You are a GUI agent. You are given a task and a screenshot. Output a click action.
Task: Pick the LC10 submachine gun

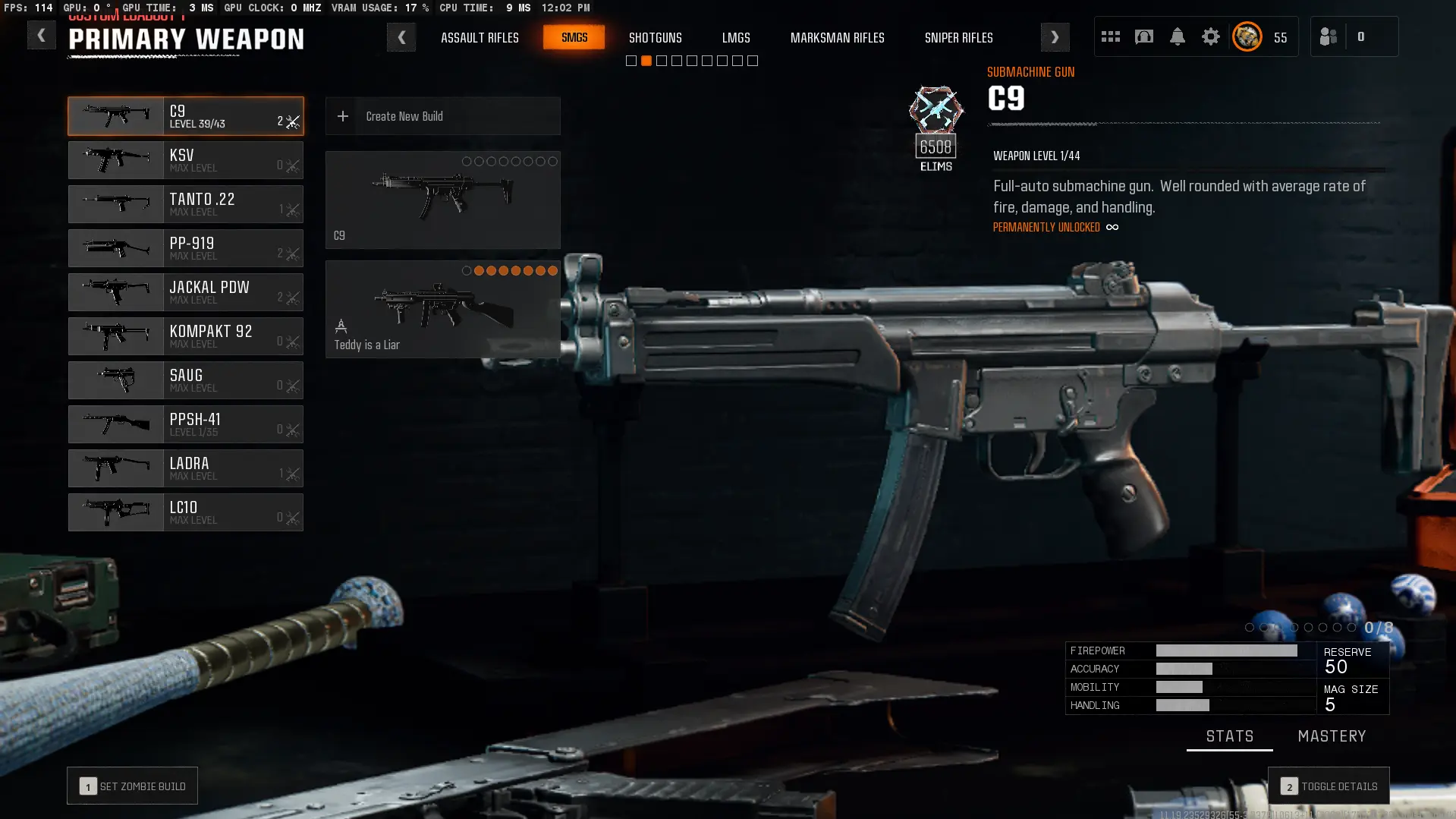click(185, 512)
